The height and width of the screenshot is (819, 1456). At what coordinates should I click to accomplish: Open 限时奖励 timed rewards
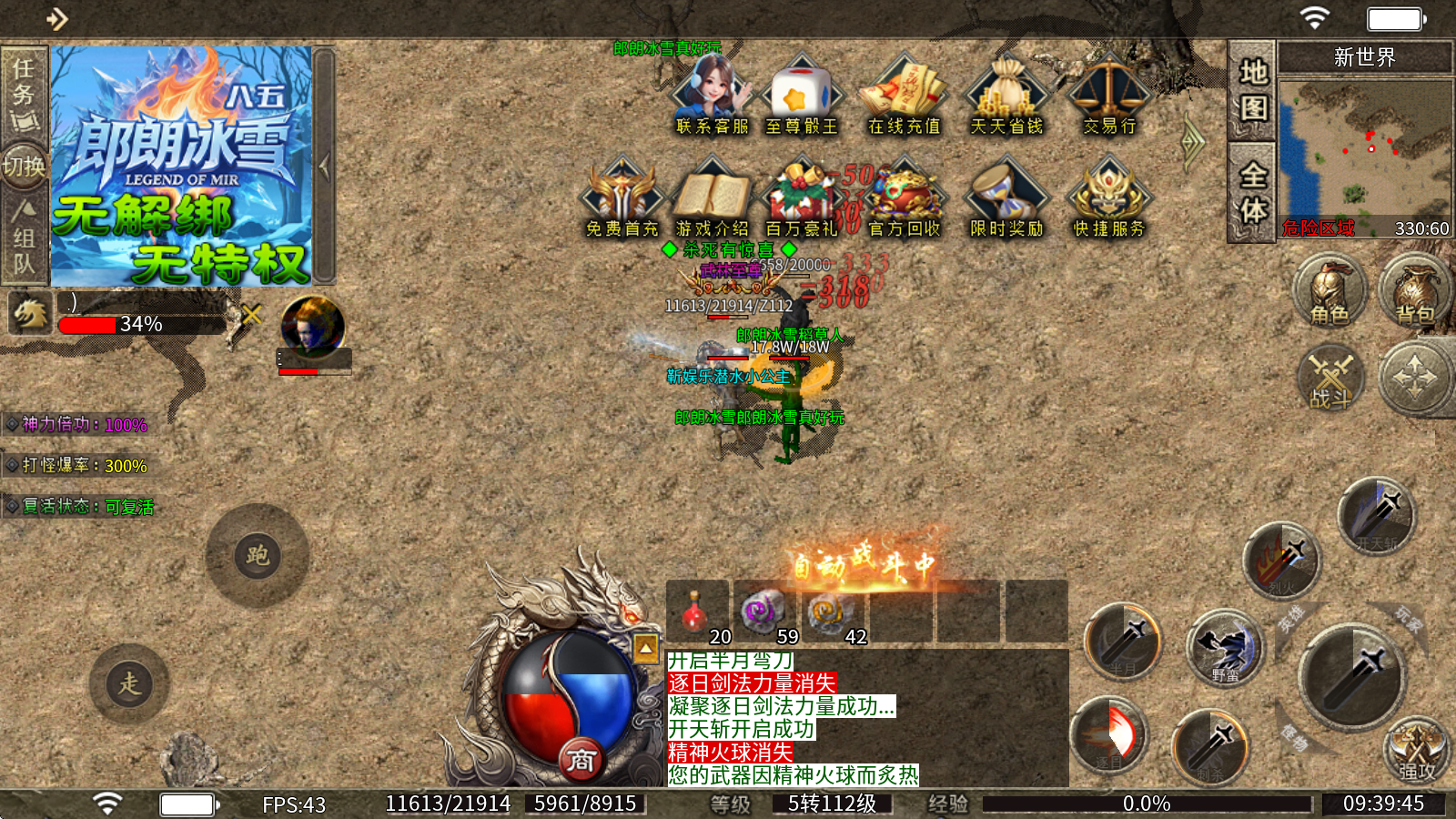1006,198
